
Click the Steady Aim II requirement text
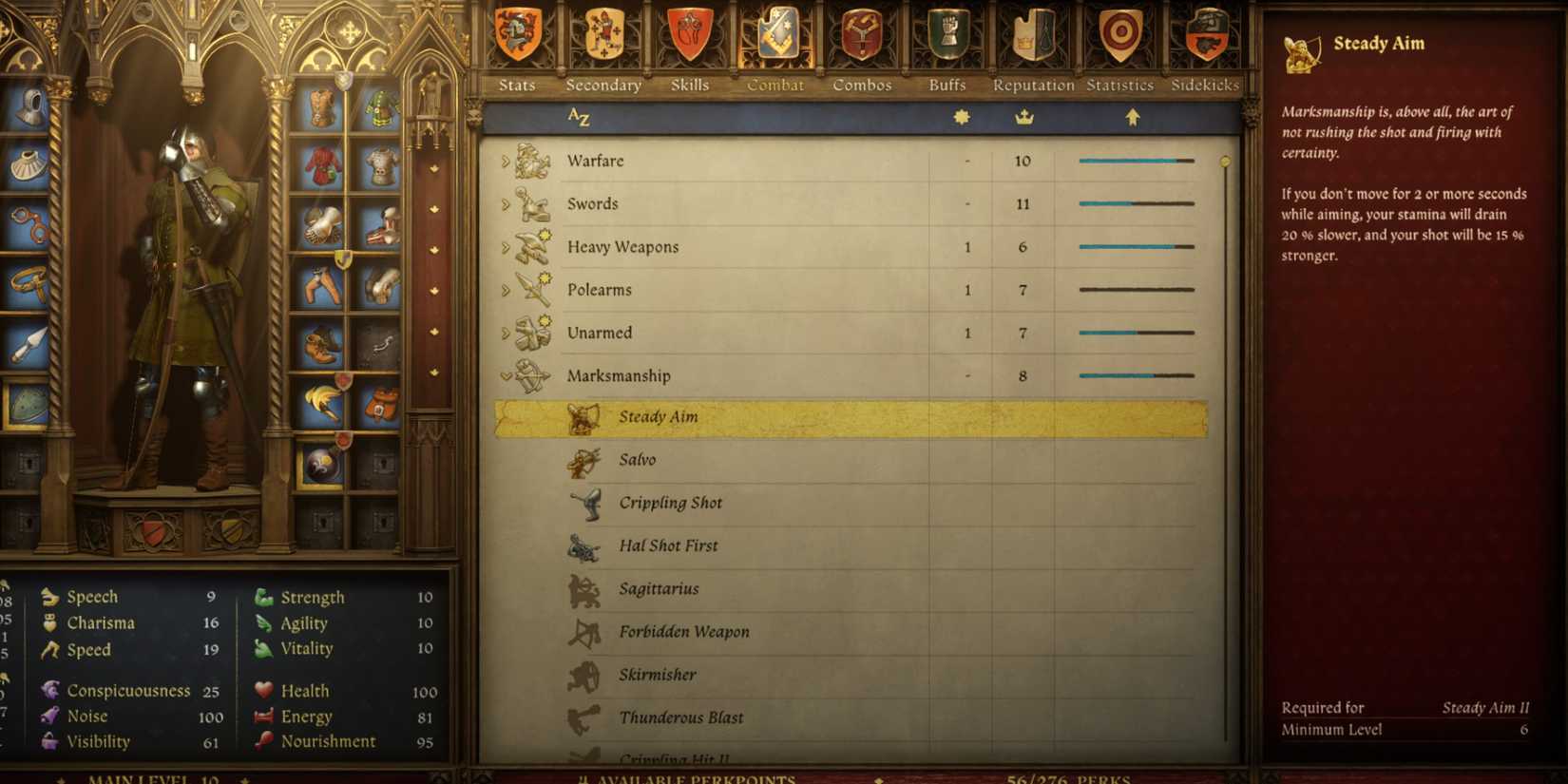point(1485,707)
